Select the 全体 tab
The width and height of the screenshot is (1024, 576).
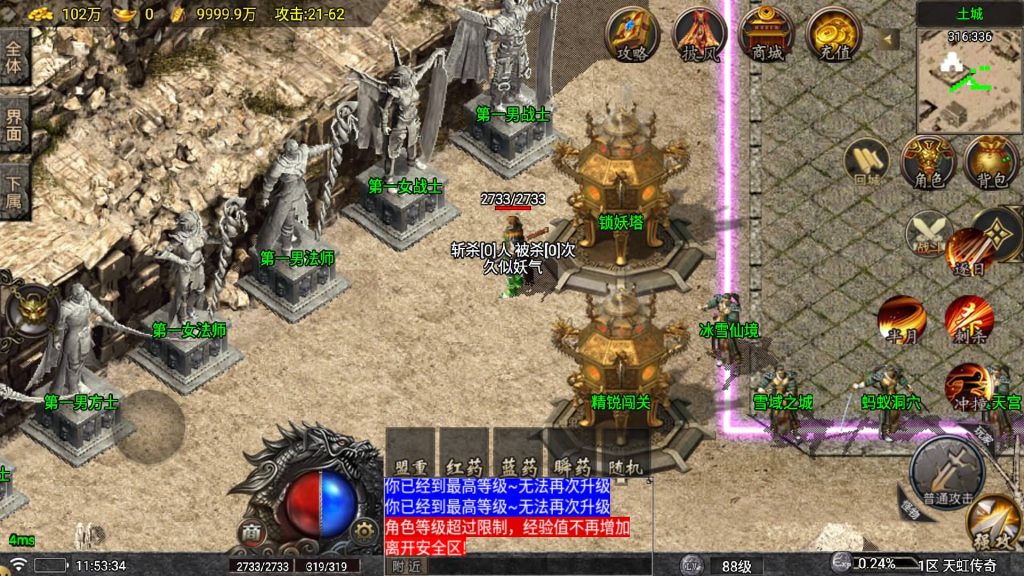(14, 59)
